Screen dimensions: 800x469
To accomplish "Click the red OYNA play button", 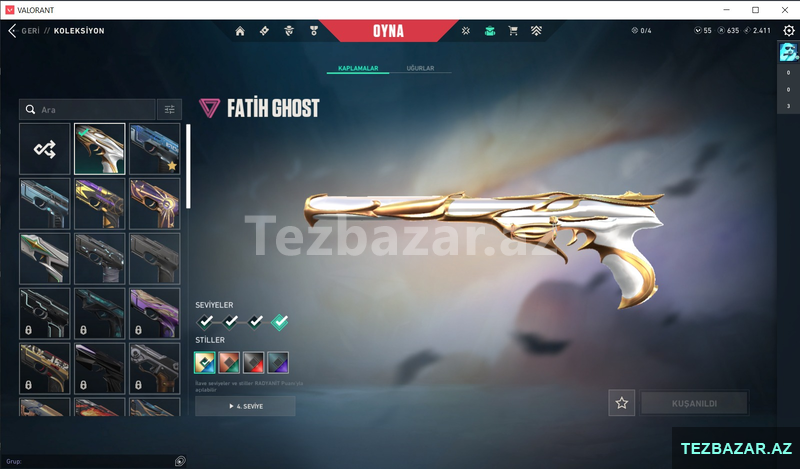I will point(389,31).
